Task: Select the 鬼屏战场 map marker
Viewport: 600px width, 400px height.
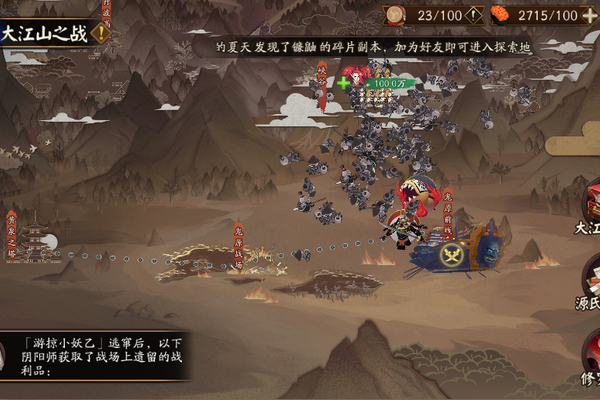Action: click(239, 243)
